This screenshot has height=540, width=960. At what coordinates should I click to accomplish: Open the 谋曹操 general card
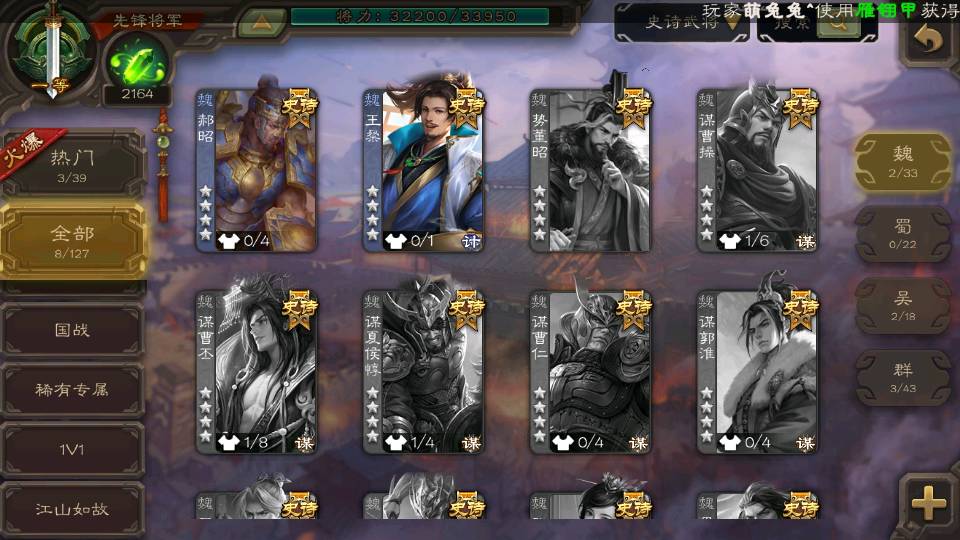click(x=758, y=170)
